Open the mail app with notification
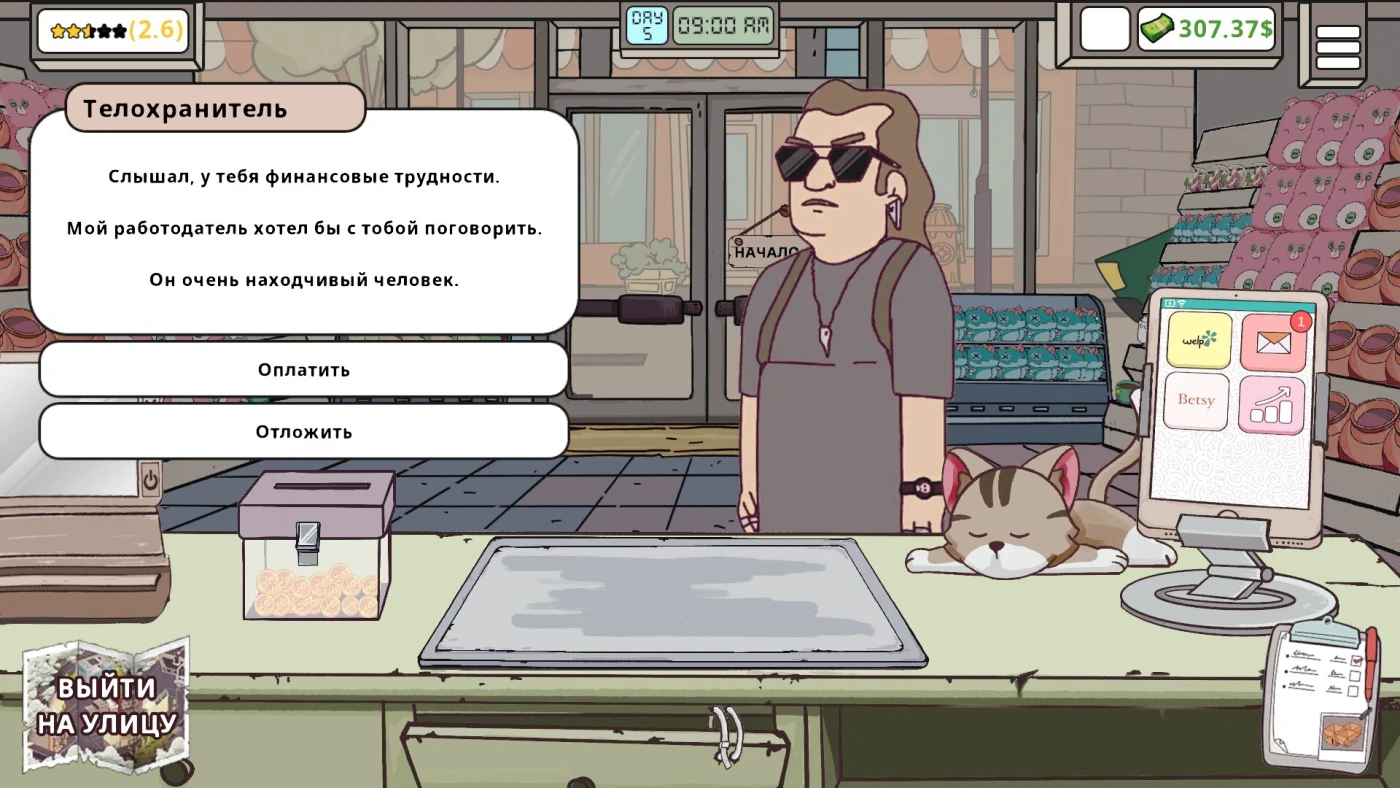 coord(1272,343)
